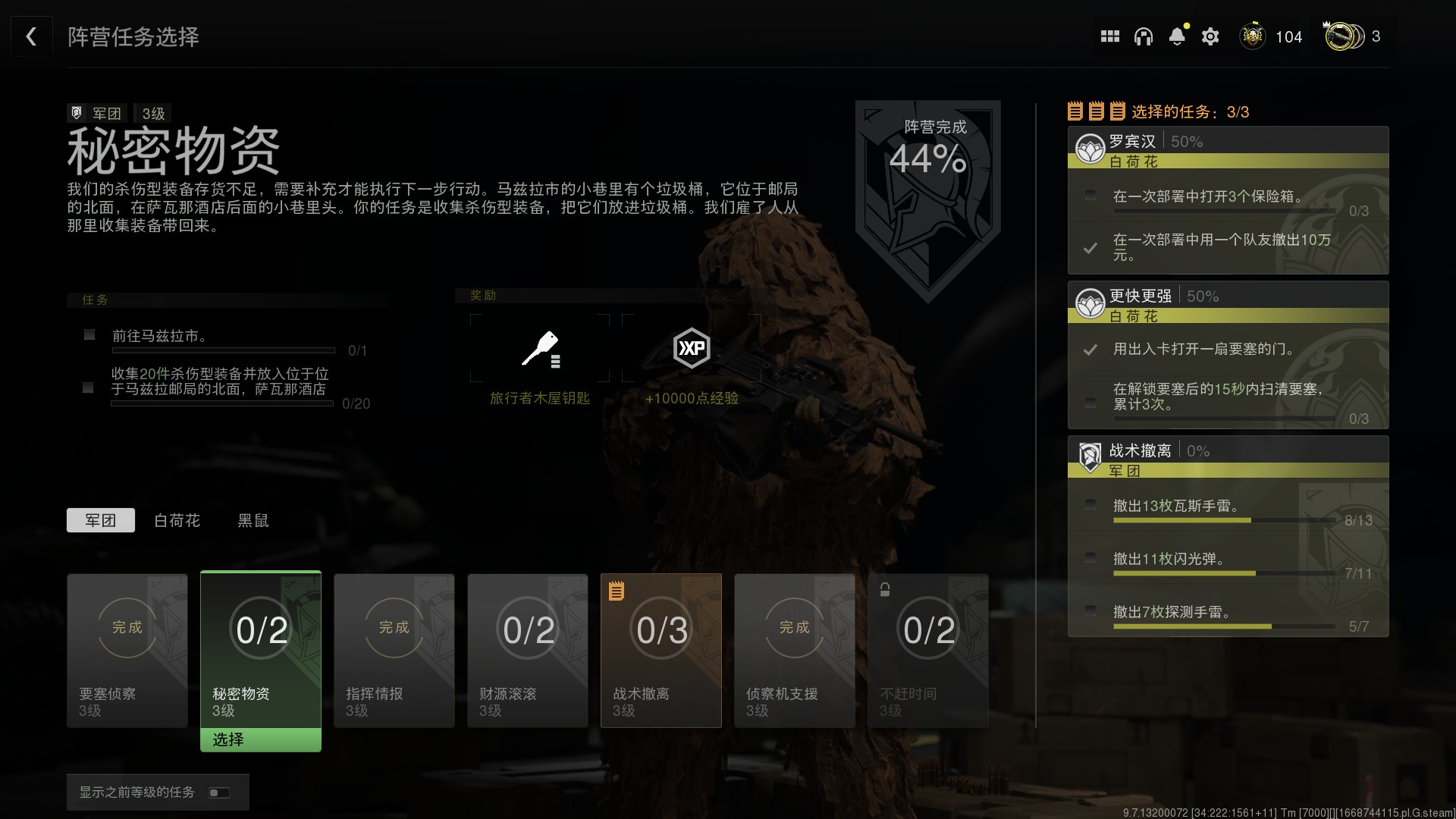
Task: Switch to the 军团 faction tab
Action: tap(100, 520)
